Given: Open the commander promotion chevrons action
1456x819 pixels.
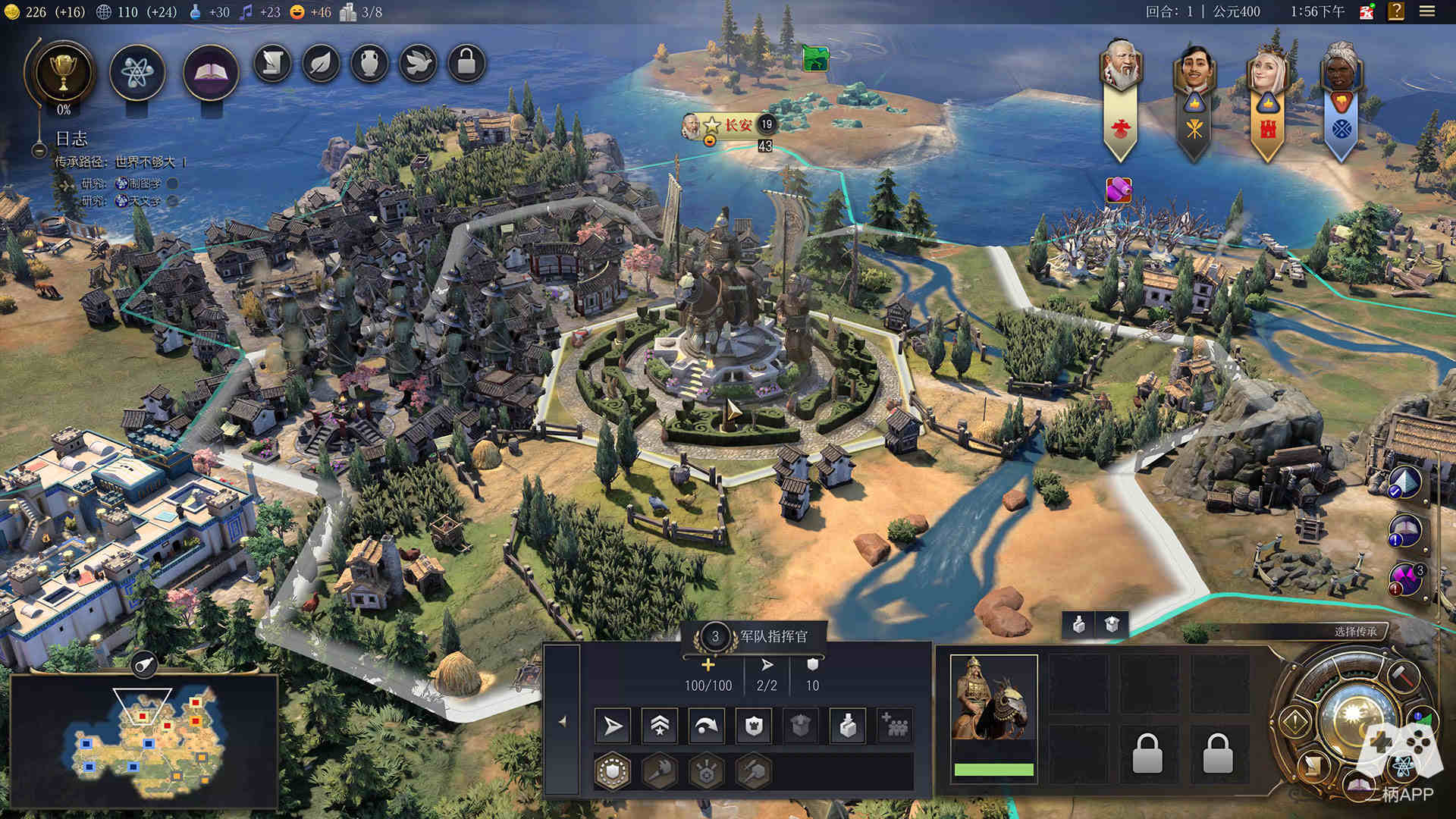Looking at the screenshot, I should pyautogui.click(x=660, y=726).
